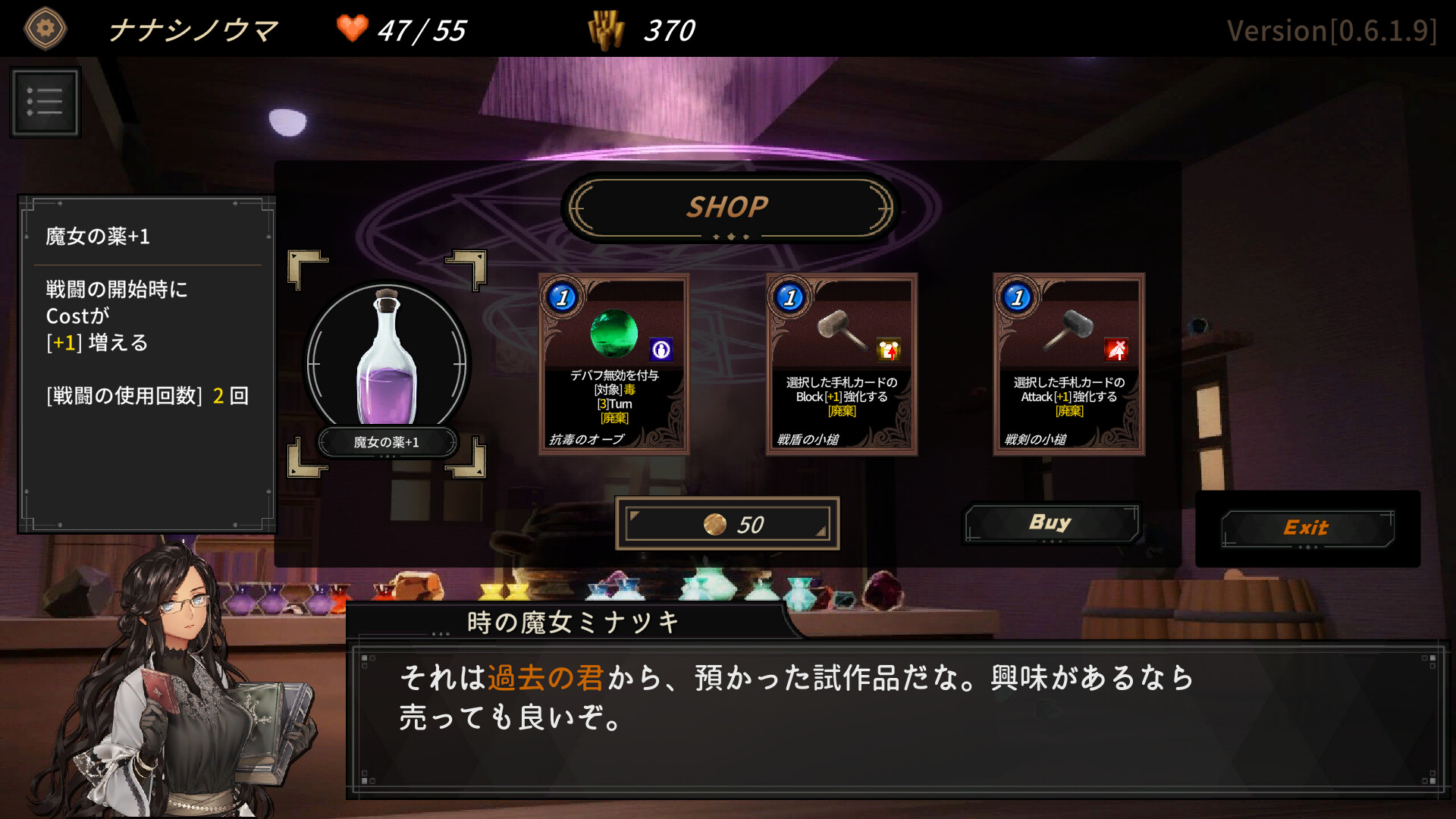Click the 時の魔女ミナツキ nameplate
Screen dimensions: 1456x819
(571, 622)
